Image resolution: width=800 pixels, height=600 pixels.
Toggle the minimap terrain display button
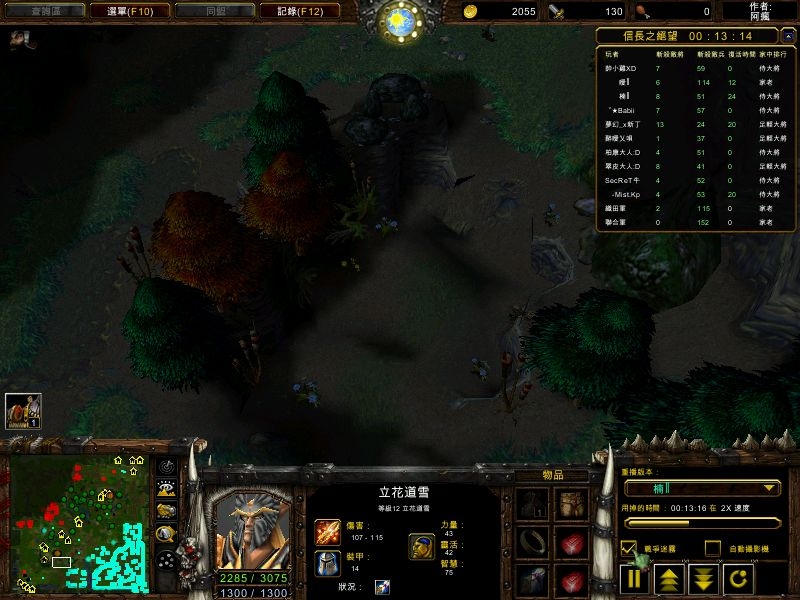coord(167,488)
